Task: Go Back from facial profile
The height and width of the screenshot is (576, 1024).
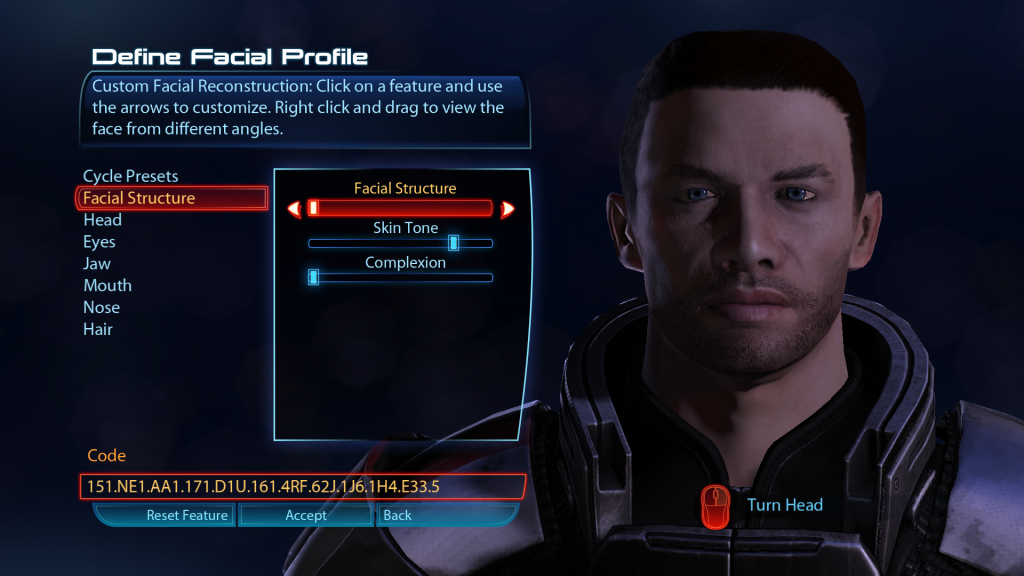Action: (398, 516)
